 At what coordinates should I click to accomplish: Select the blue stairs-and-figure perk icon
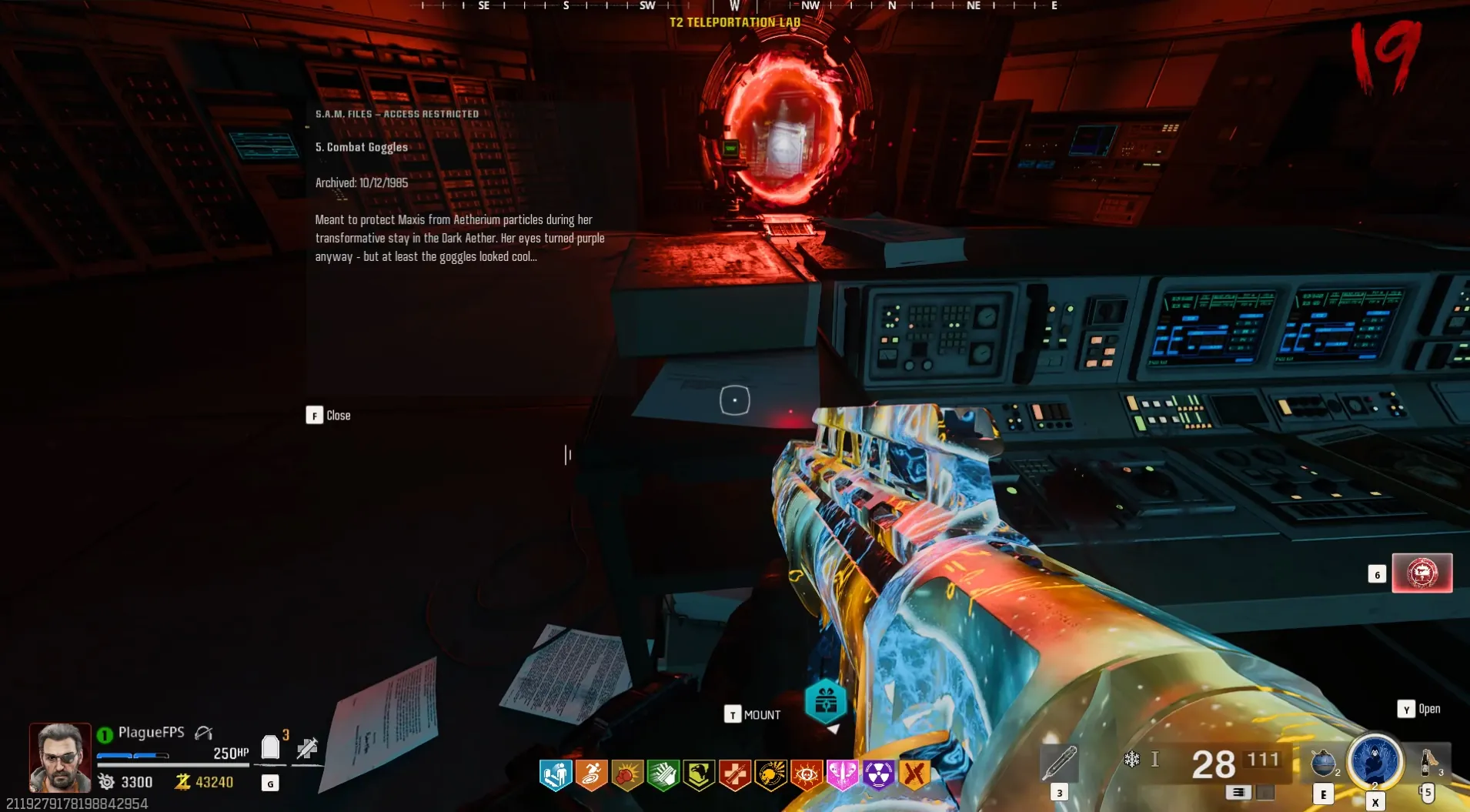coord(556,774)
